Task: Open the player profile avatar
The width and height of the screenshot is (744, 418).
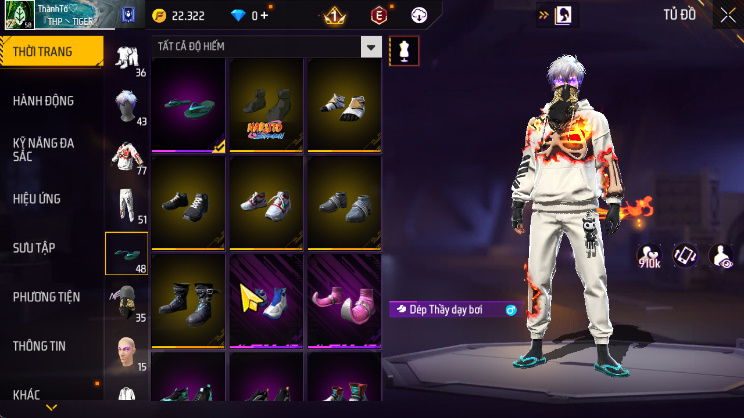Action: coord(20,14)
